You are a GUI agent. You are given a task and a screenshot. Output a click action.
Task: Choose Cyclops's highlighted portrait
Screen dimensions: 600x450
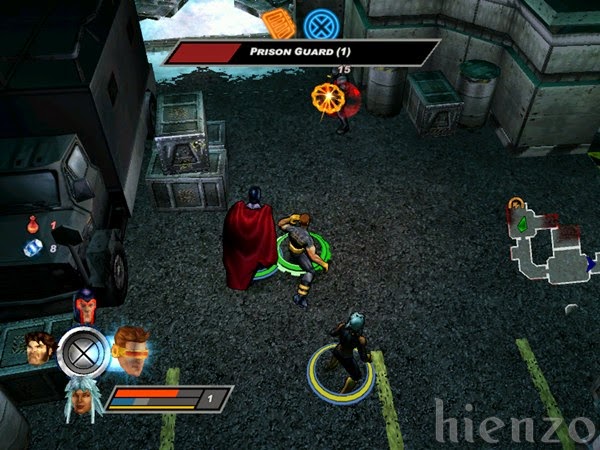130,346
